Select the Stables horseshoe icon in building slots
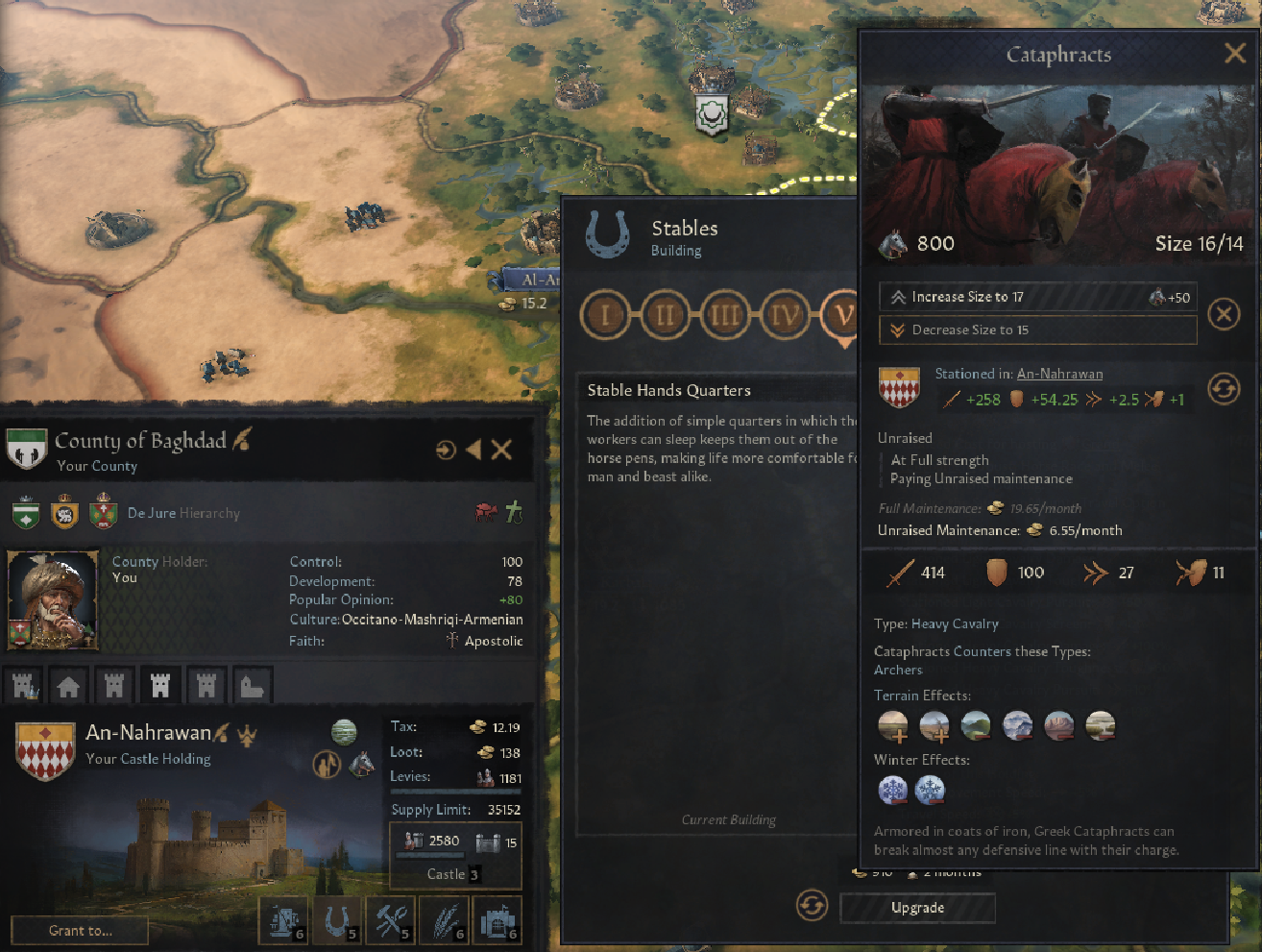 click(x=338, y=919)
